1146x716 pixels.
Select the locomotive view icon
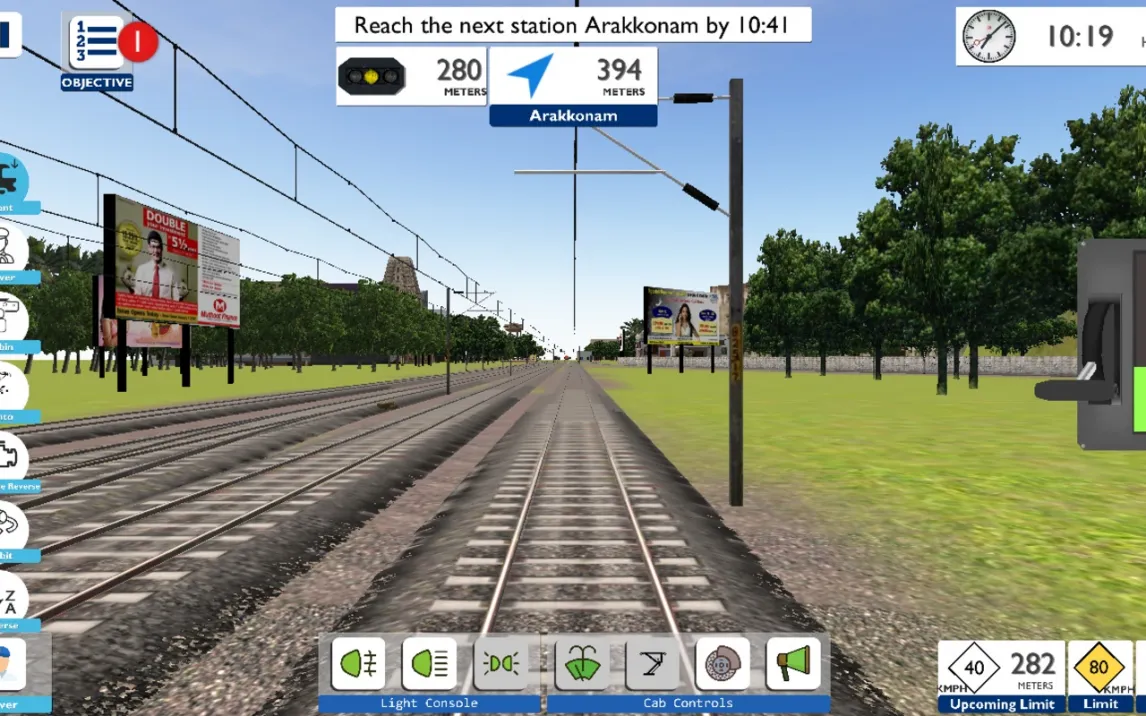[10, 180]
